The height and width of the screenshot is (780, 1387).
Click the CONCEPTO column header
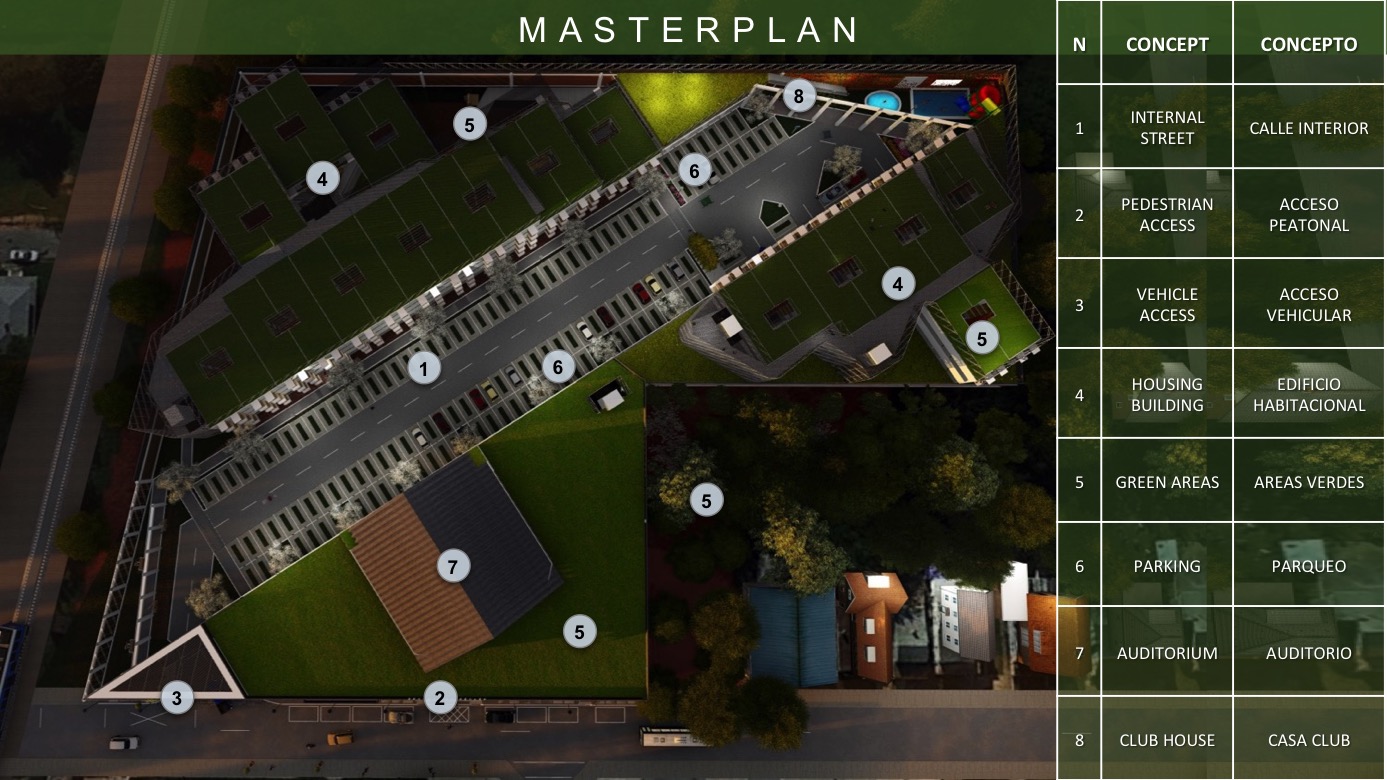pyautogui.click(x=1309, y=44)
